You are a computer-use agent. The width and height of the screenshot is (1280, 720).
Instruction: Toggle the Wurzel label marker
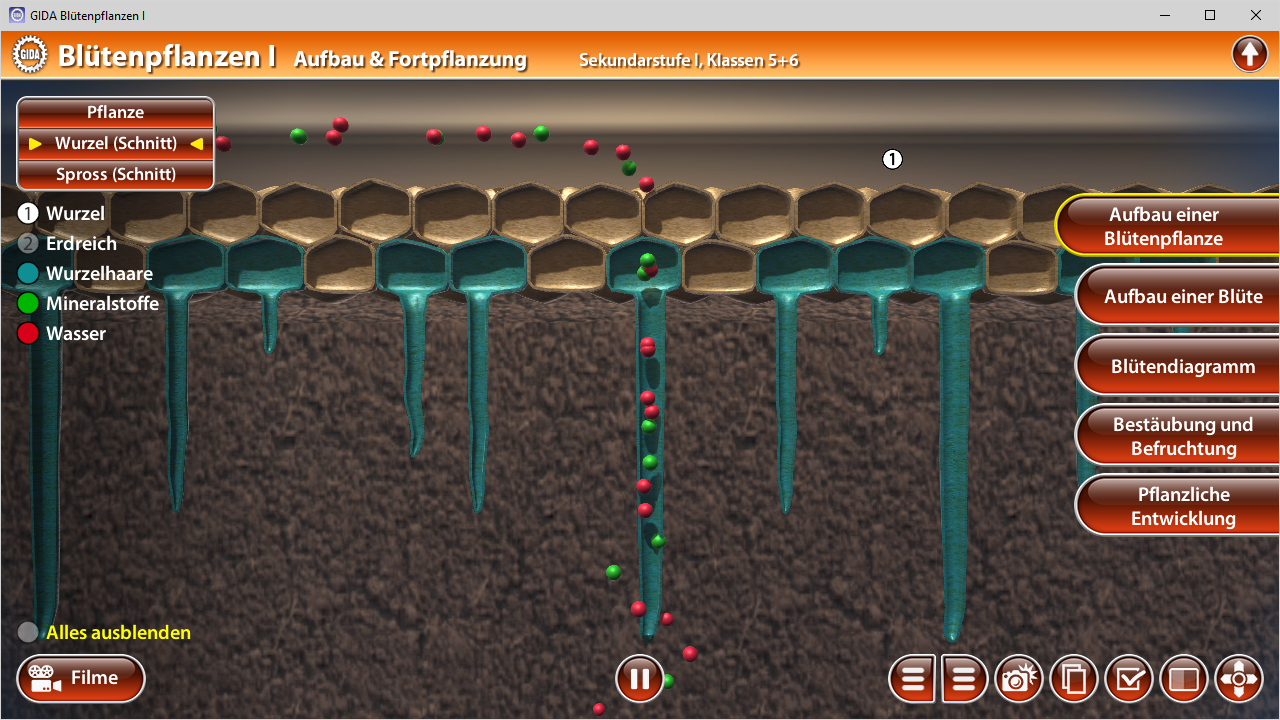[x=28, y=213]
